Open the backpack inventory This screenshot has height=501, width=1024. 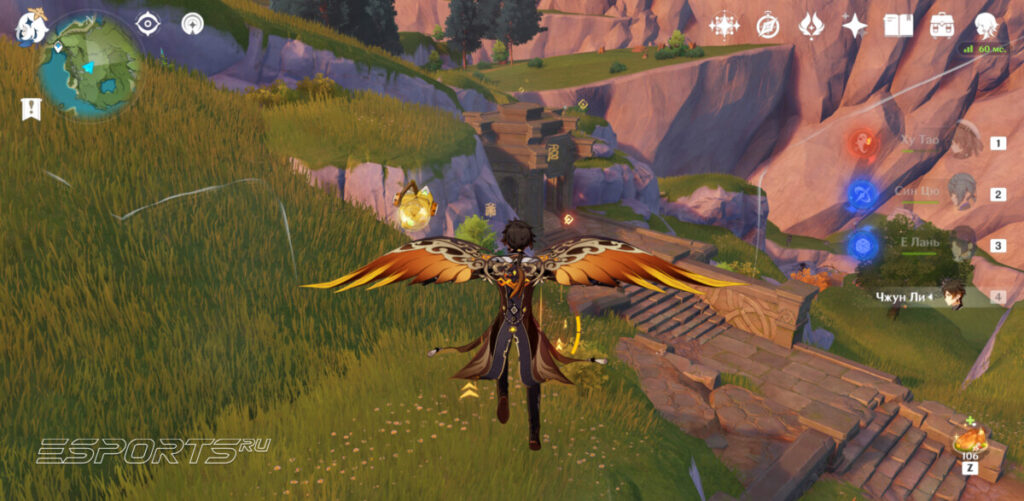click(941, 25)
